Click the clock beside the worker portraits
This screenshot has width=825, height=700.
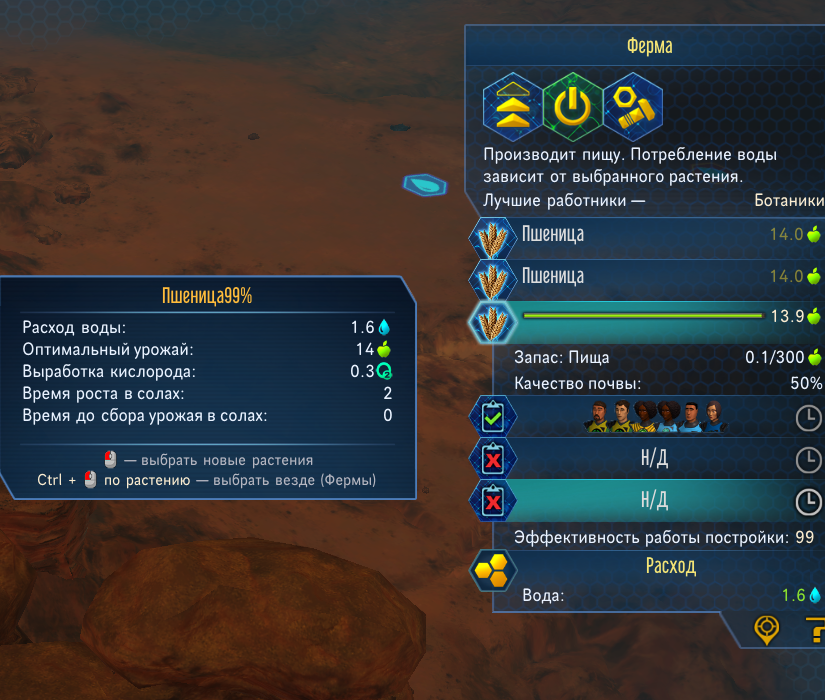806,419
